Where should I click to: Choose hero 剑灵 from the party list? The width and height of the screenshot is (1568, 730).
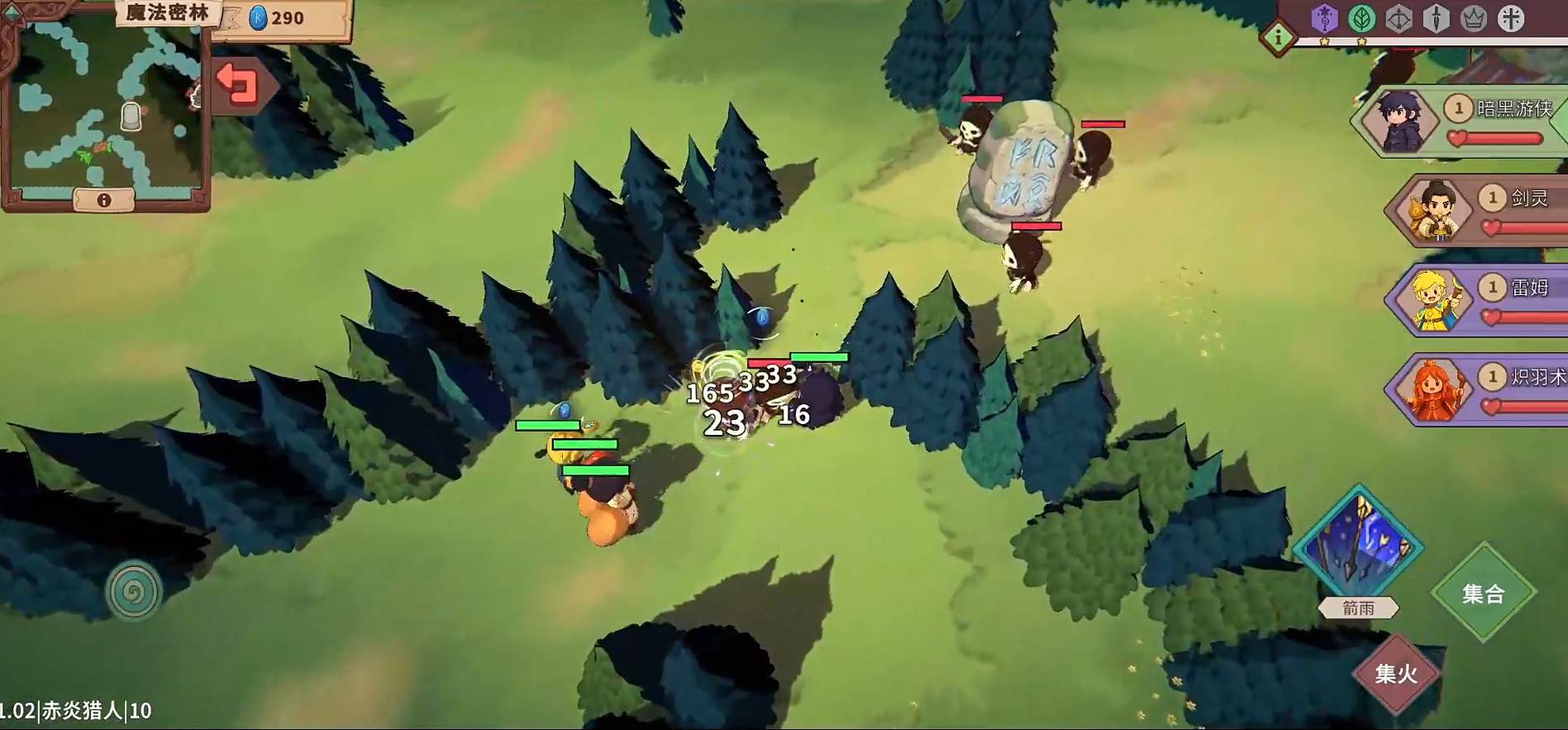(x=1434, y=211)
